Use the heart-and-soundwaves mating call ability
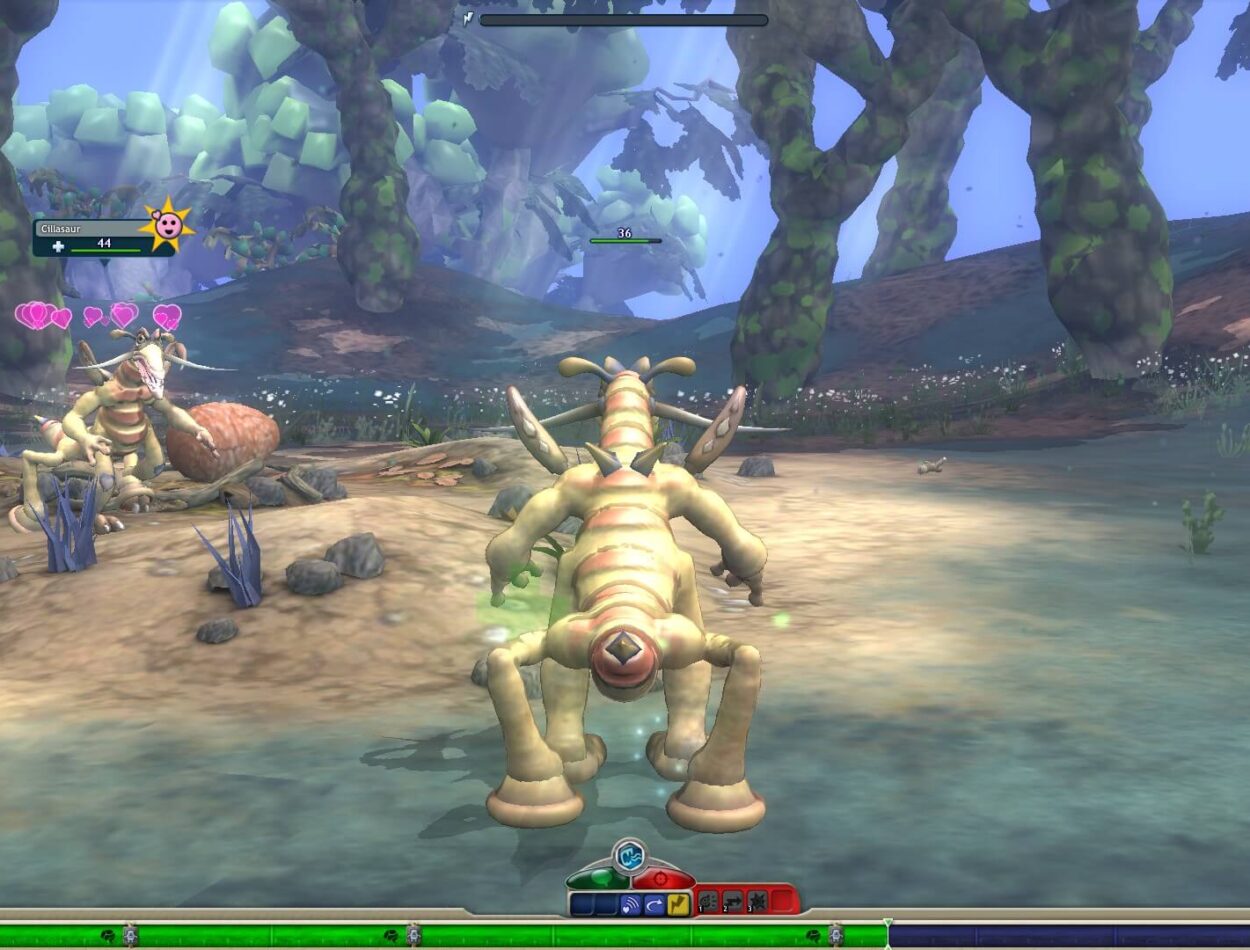 [631, 904]
